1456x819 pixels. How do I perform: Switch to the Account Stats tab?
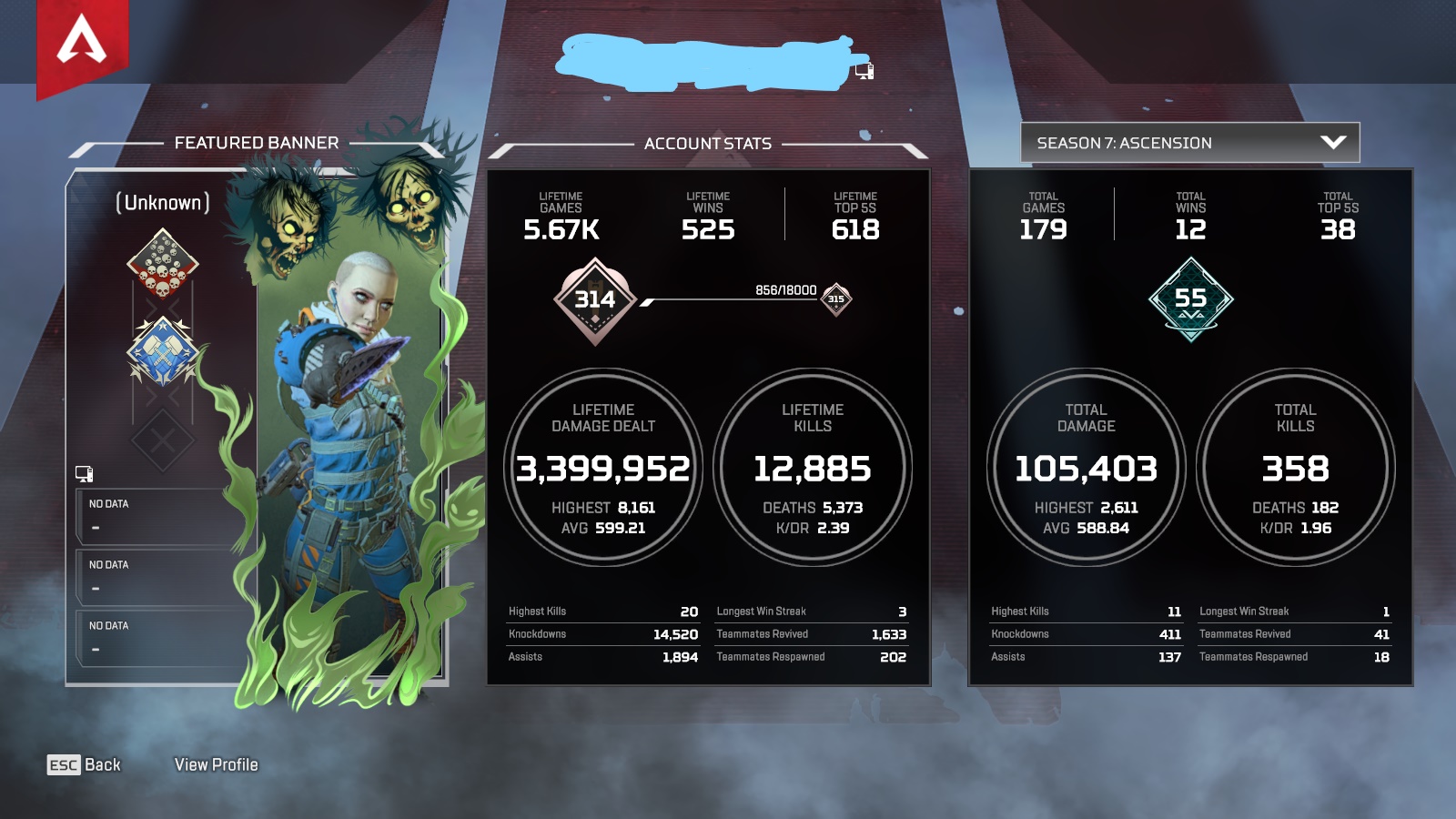point(708,143)
